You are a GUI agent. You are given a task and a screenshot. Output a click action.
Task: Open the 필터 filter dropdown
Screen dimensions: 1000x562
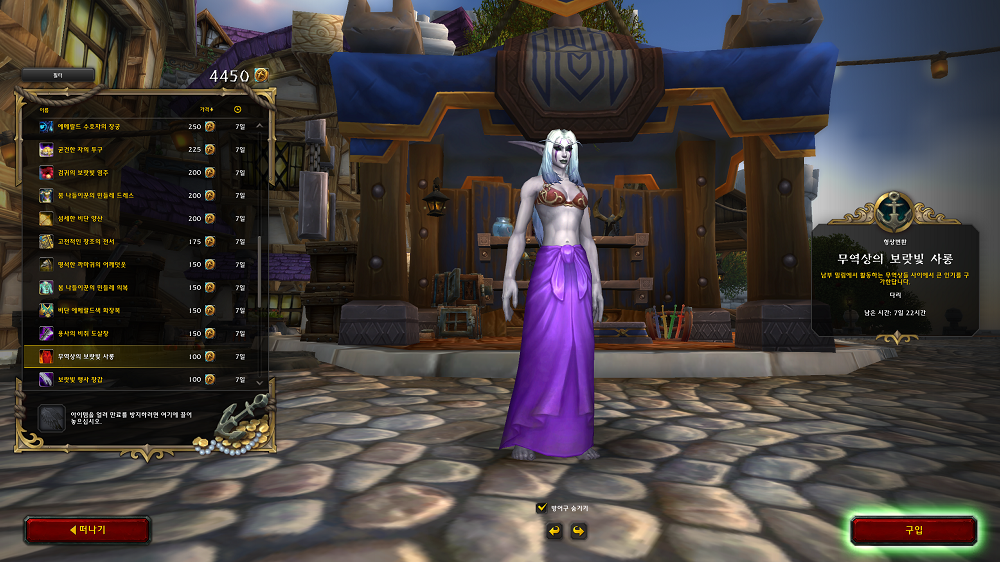57,74
